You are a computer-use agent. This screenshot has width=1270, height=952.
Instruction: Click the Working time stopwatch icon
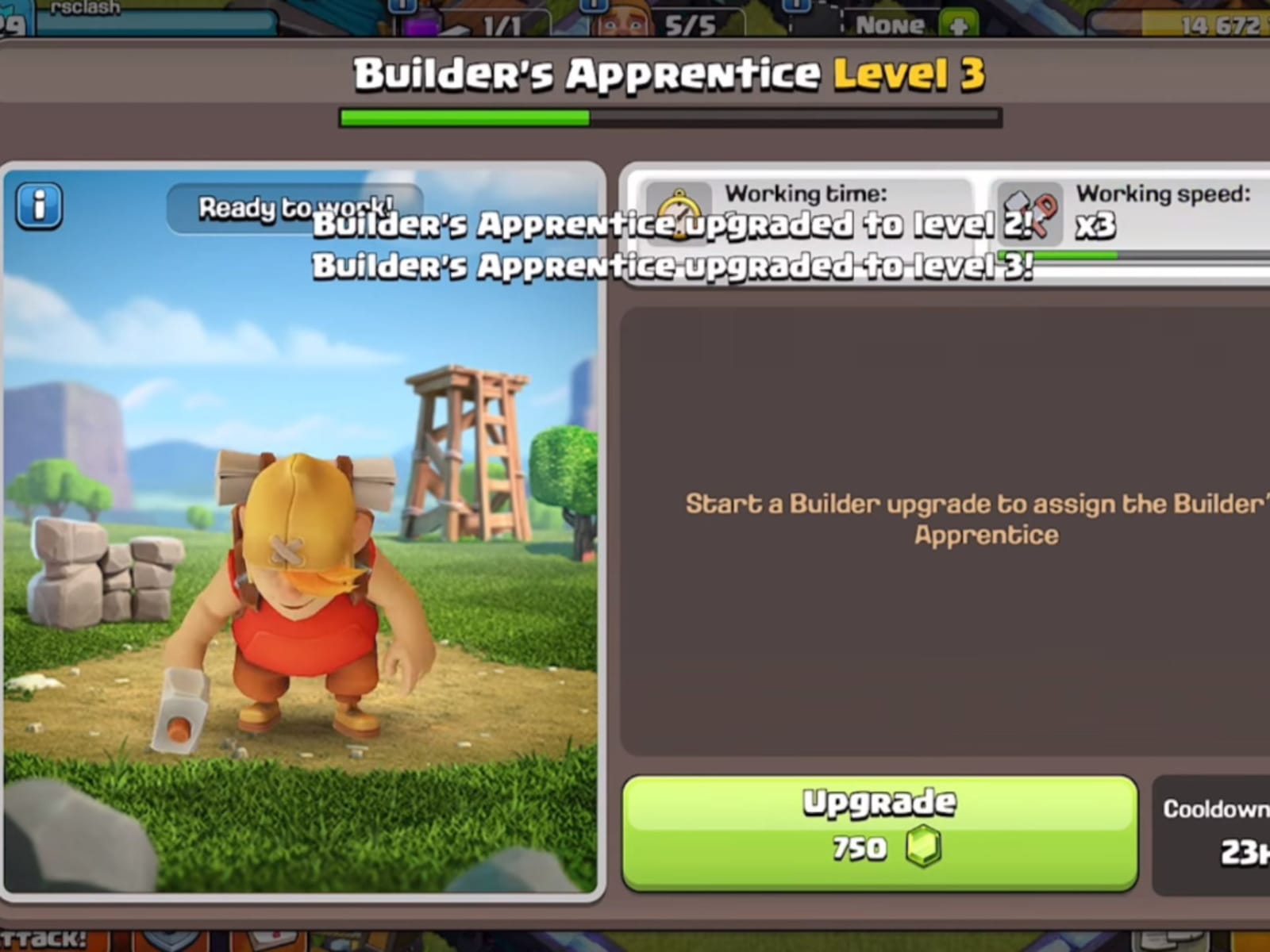click(x=679, y=214)
